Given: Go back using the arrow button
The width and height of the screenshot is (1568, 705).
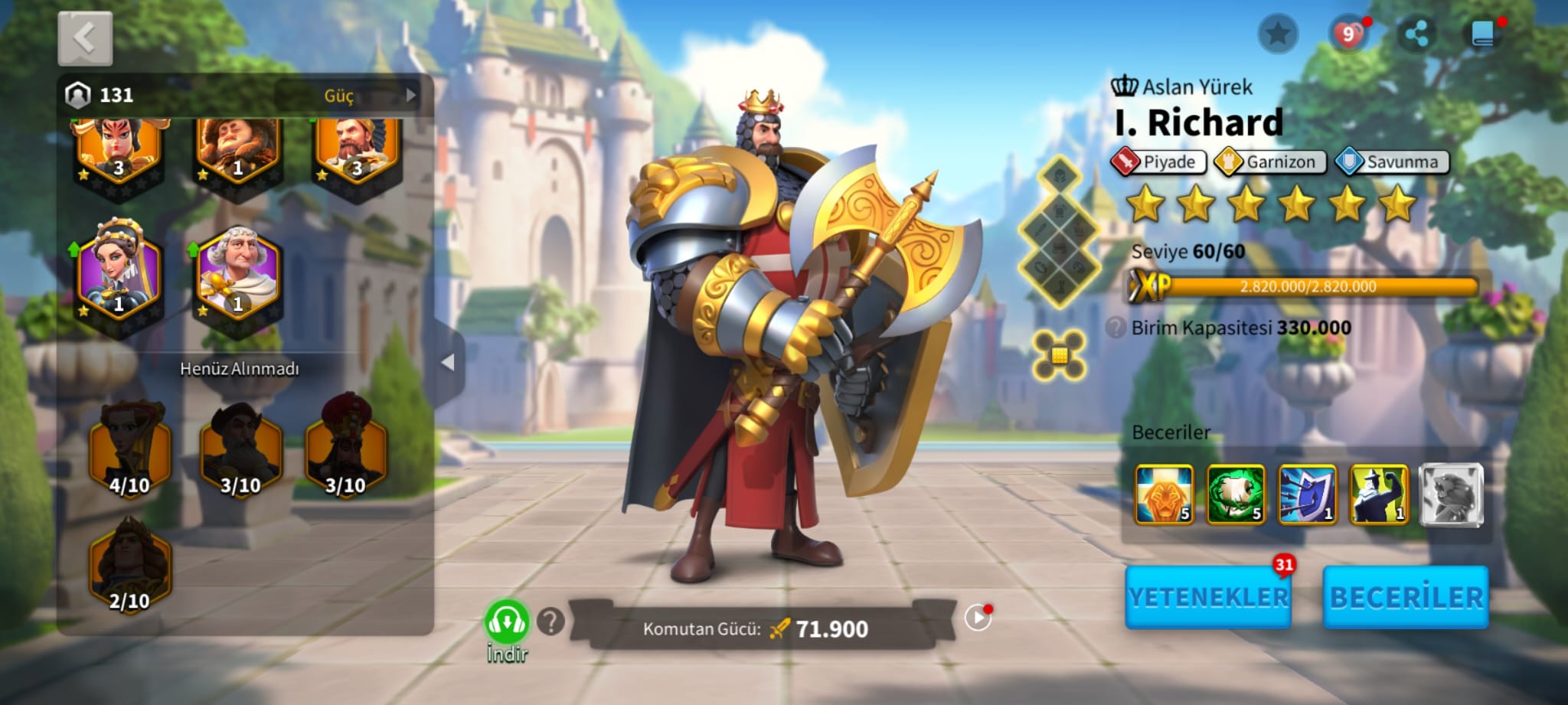Looking at the screenshot, I should pyautogui.click(x=85, y=38).
